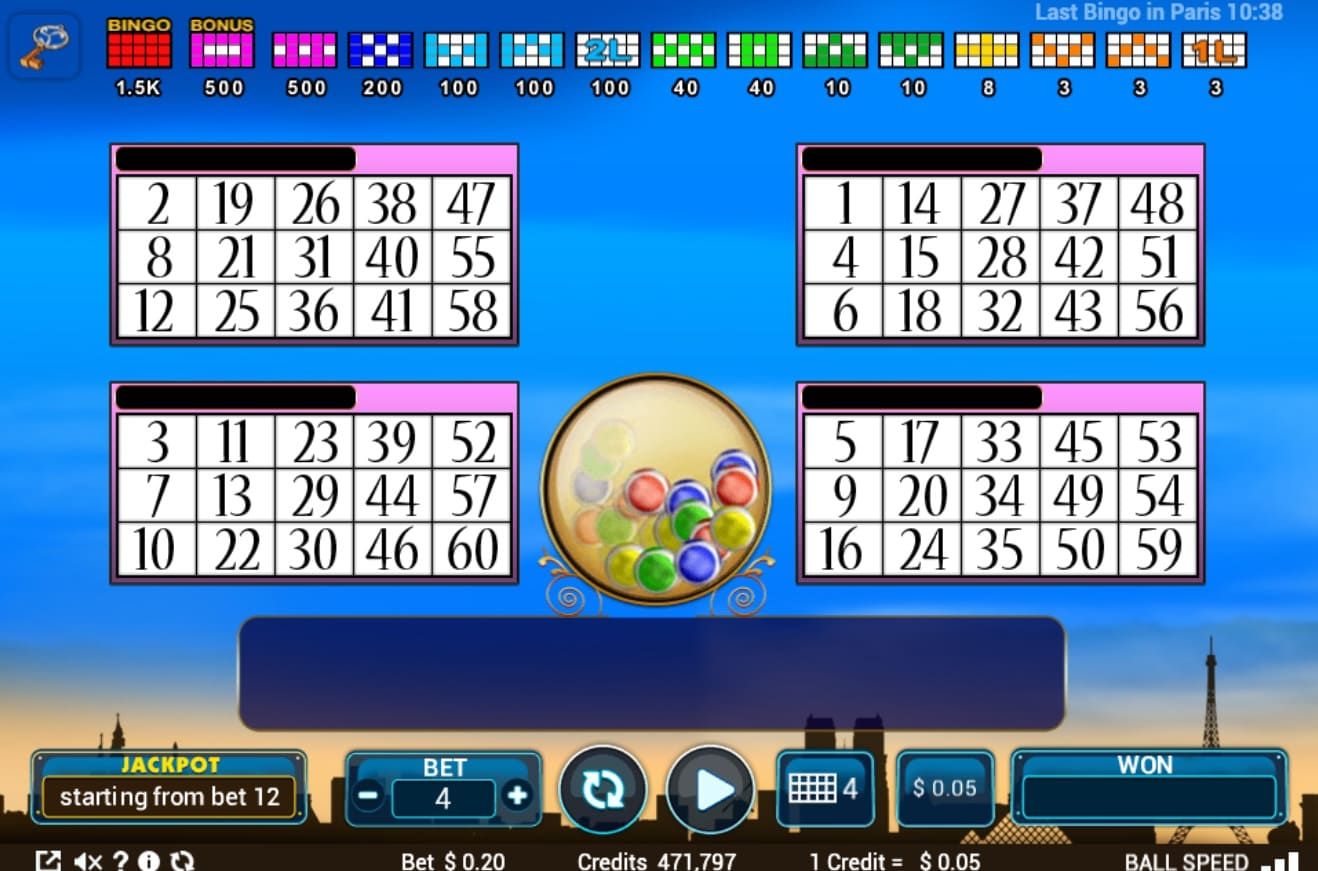Increase the bet with the plus button

pyautogui.click(x=519, y=797)
